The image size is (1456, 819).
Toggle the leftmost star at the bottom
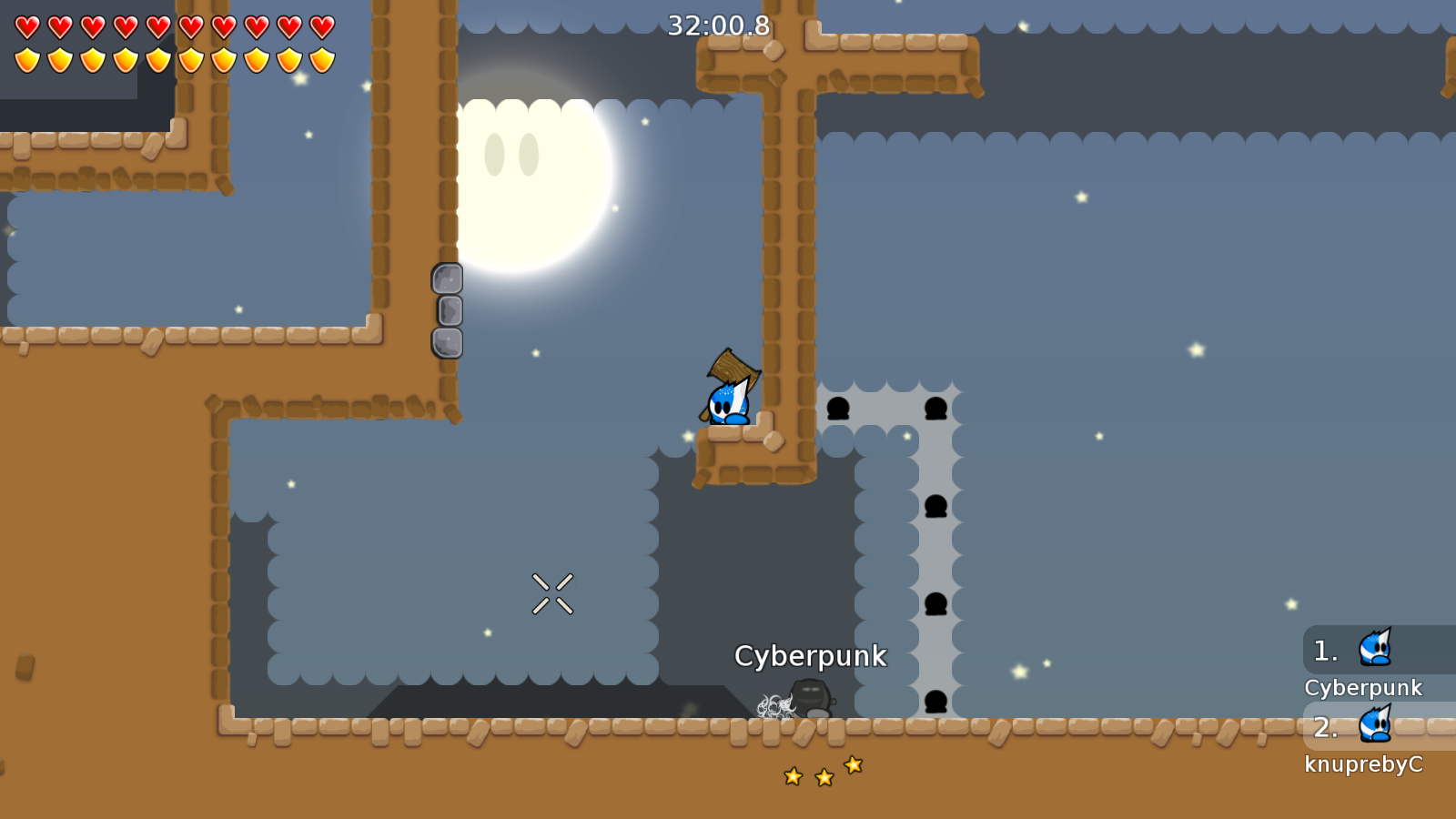792,778
